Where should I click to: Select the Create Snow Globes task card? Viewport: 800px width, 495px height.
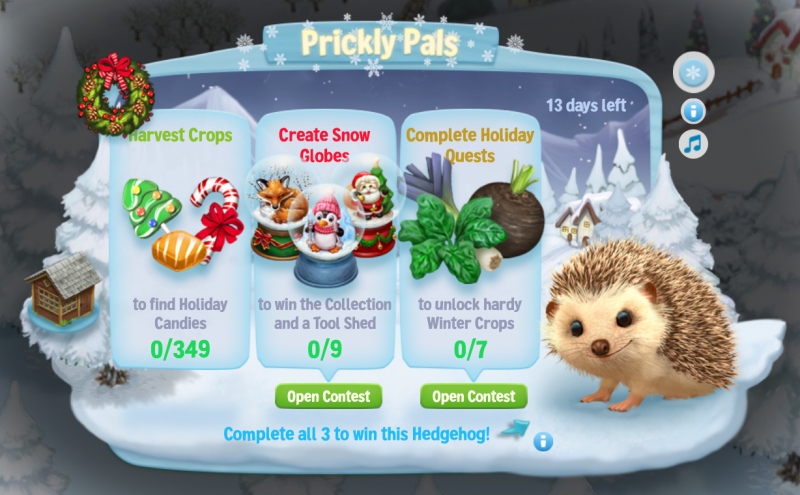324,240
